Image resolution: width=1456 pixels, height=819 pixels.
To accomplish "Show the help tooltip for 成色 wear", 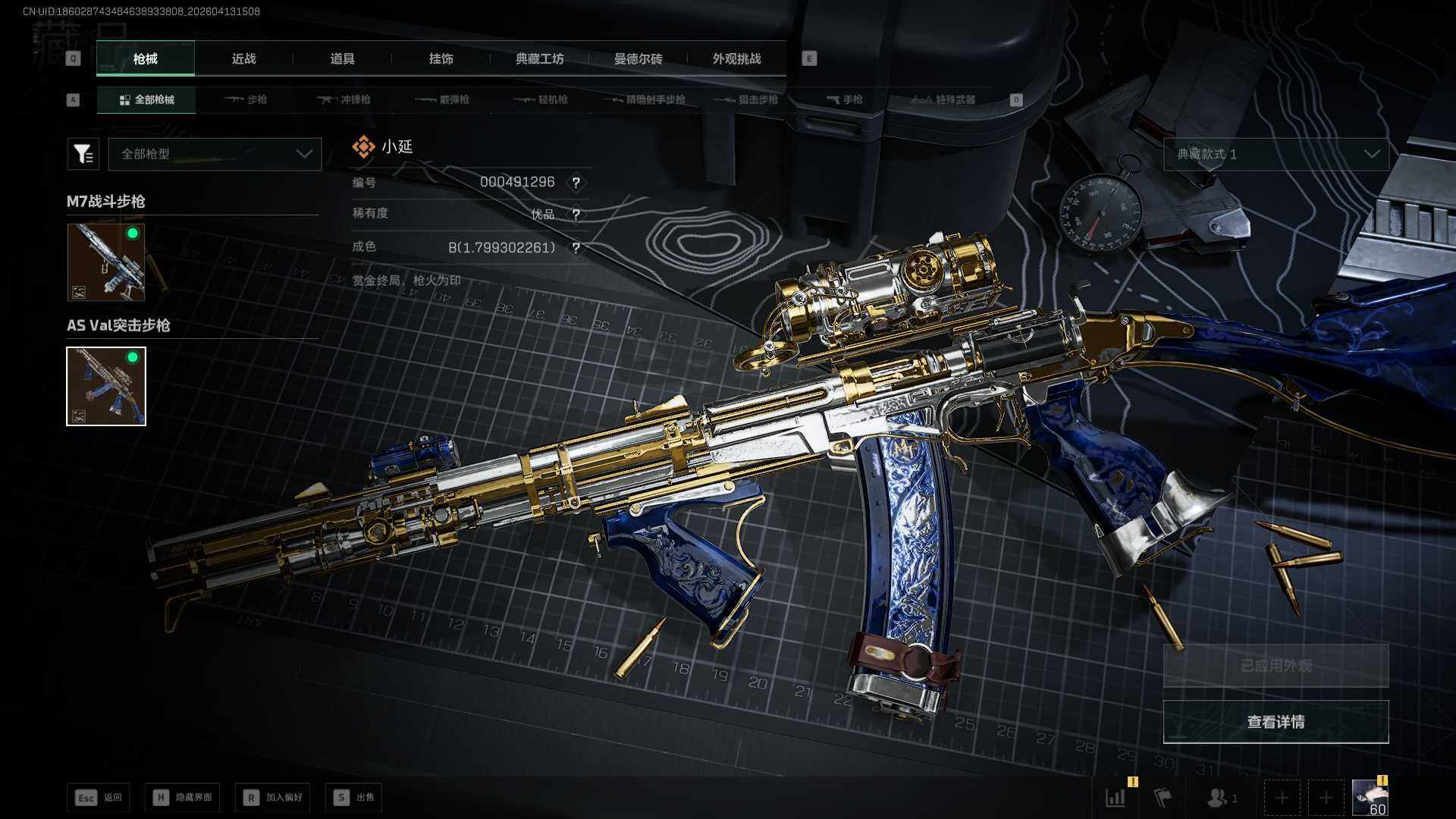I will tap(576, 248).
